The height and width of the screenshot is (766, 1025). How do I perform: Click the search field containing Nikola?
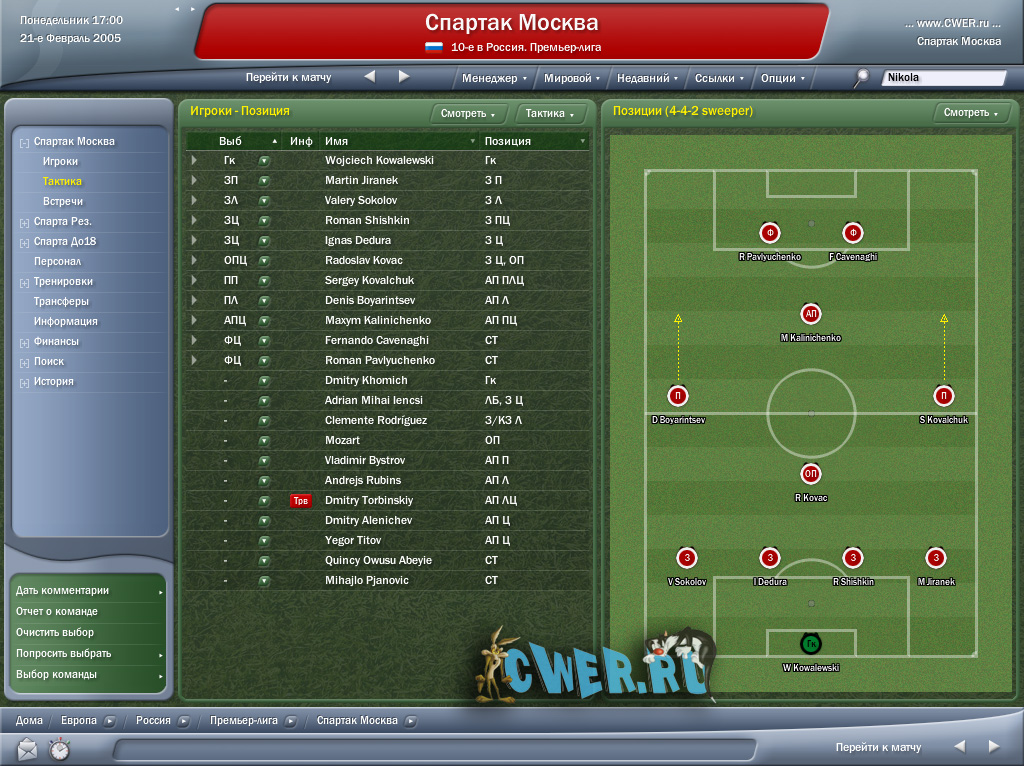tap(942, 78)
